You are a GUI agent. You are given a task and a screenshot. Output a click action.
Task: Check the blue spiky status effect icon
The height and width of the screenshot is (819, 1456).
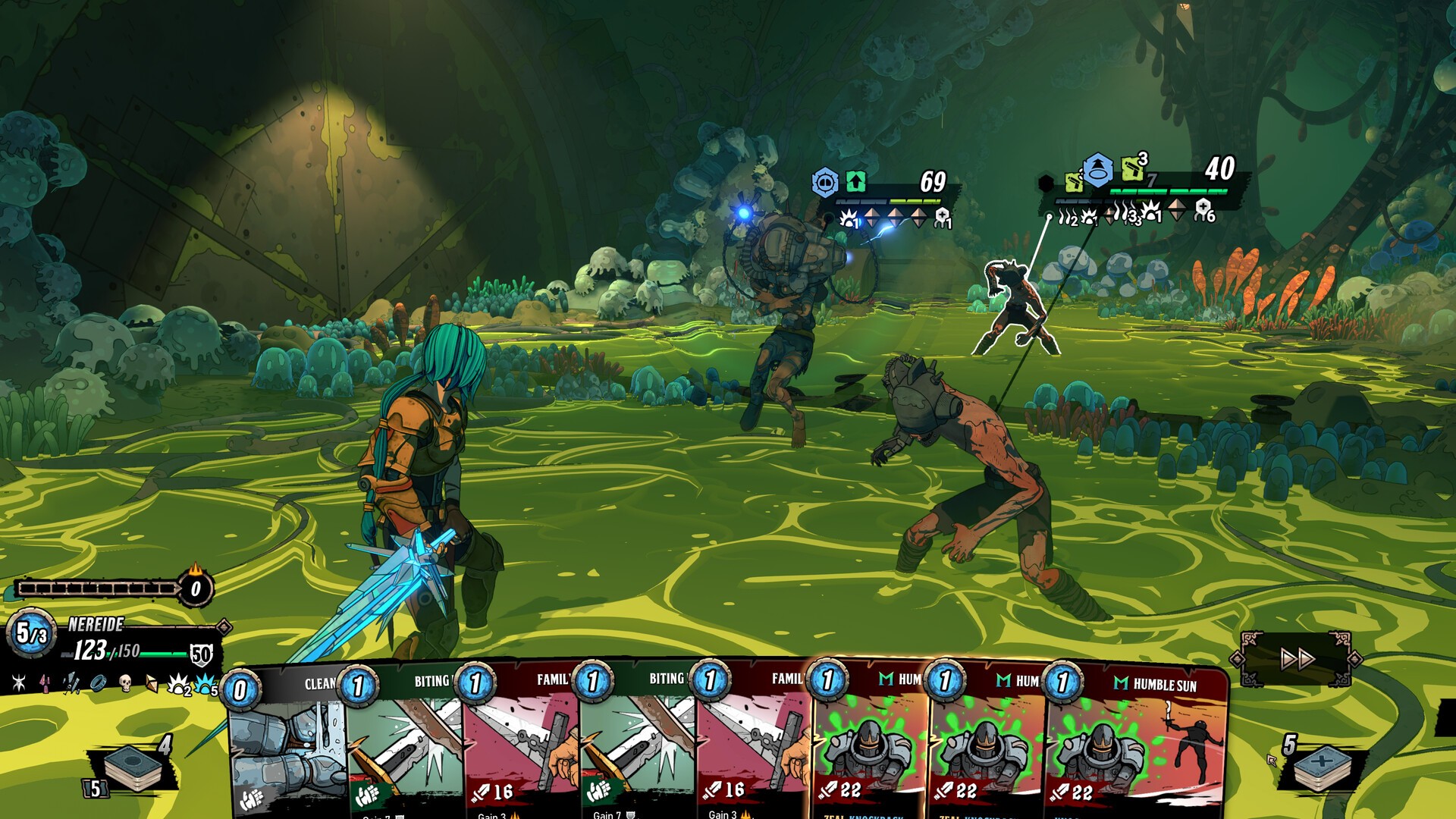[205, 685]
